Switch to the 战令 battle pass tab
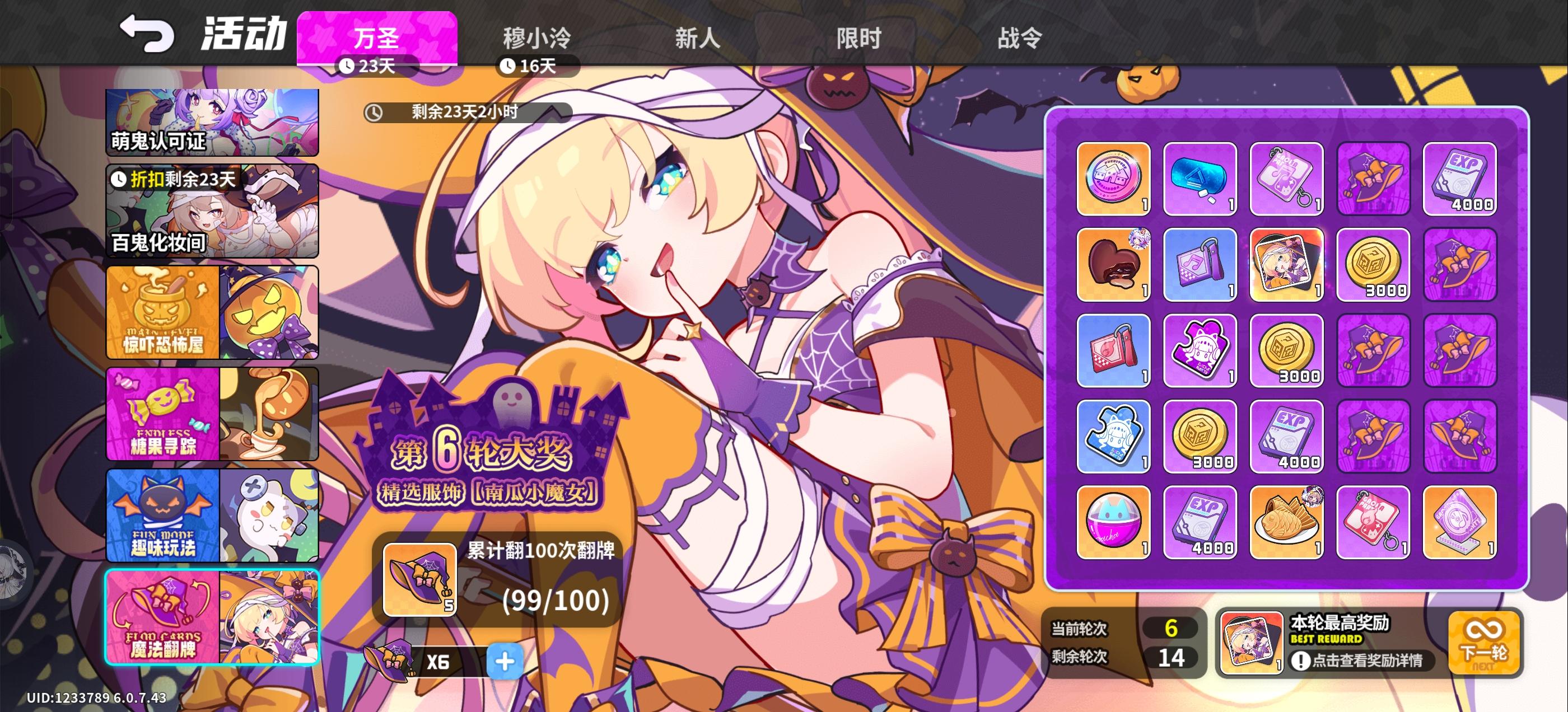This screenshot has width=1568, height=712. pos(1020,38)
